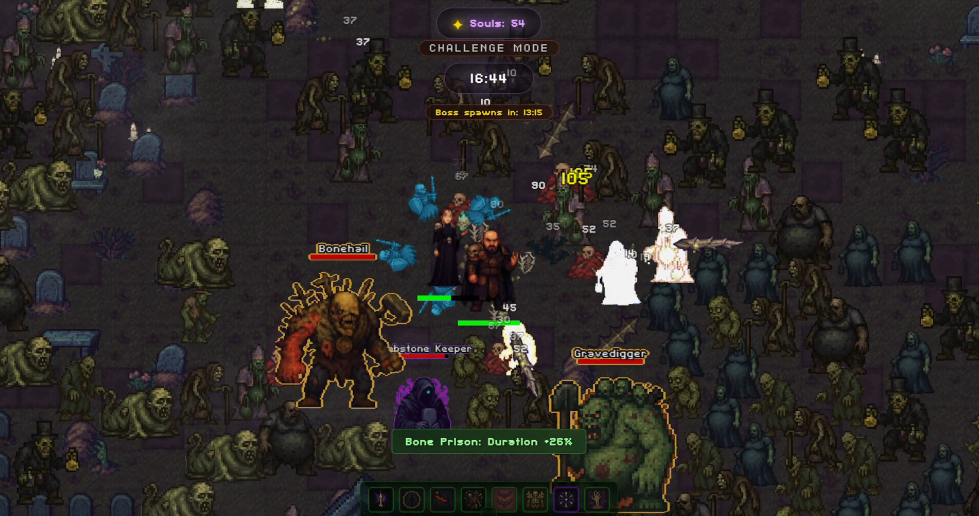Choose the bone burst ability icon
The image size is (979, 516).
pyautogui.click(x=474, y=499)
